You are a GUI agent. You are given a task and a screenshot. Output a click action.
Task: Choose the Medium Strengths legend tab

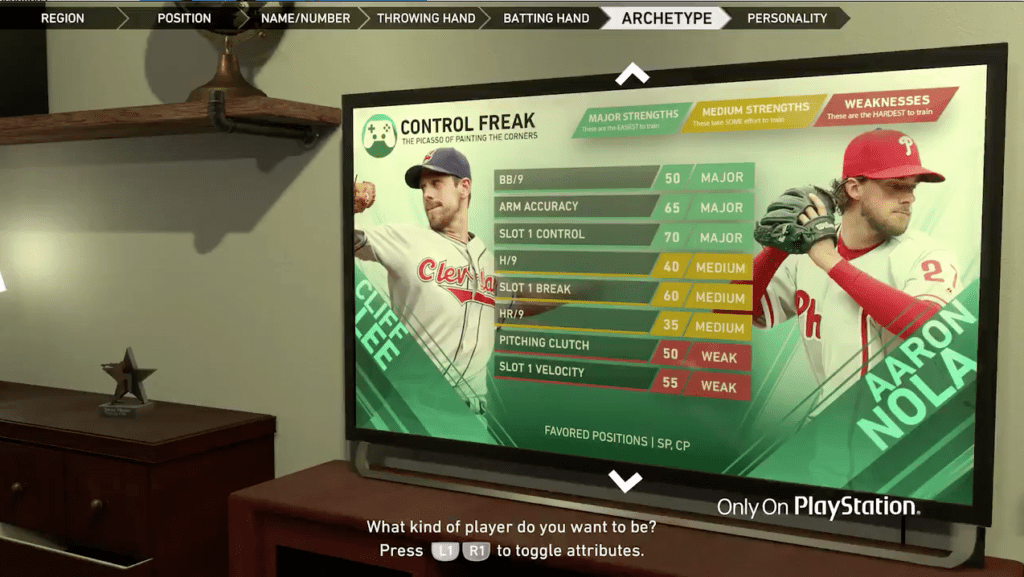[x=755, y=113]
